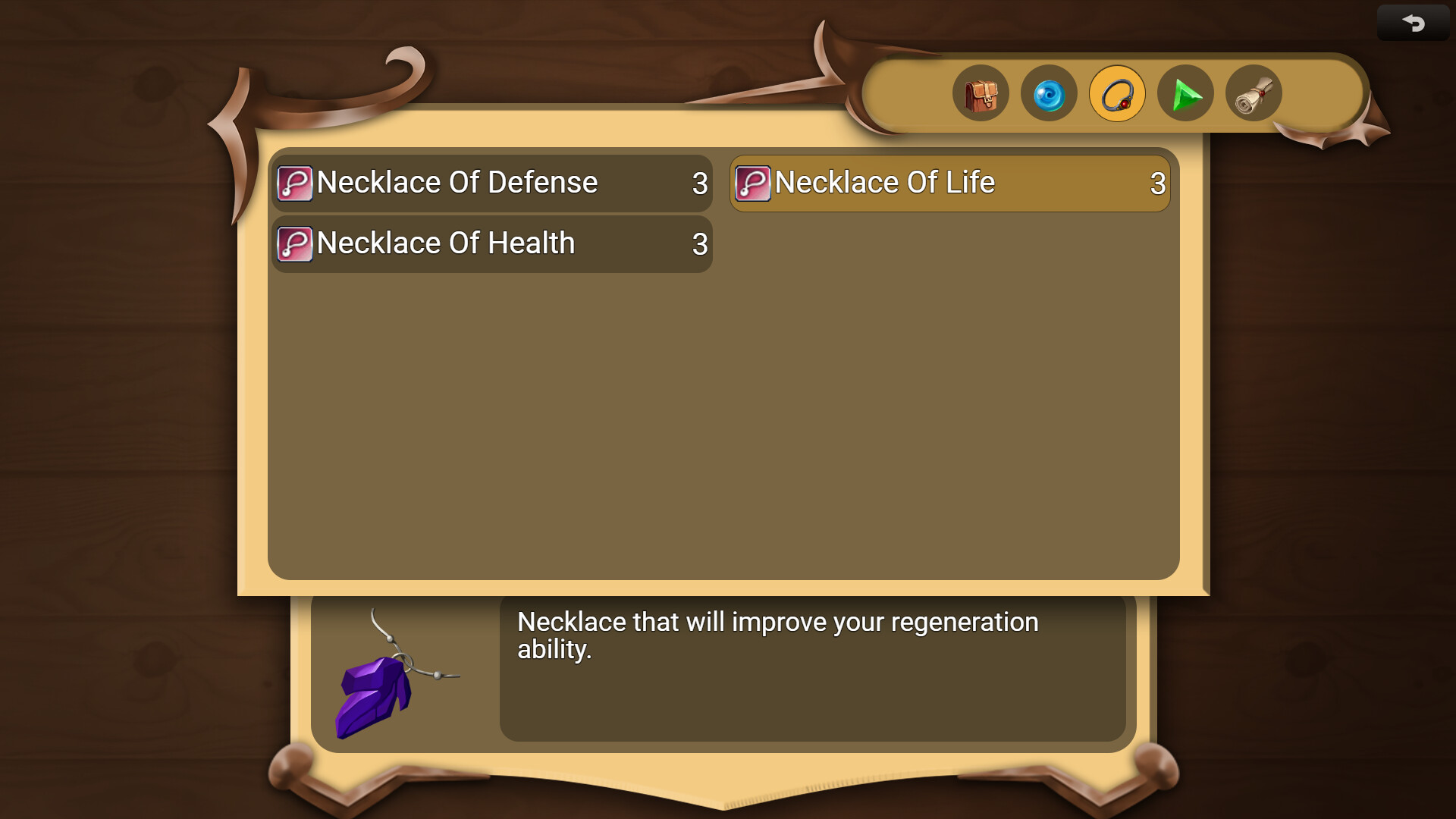Select the Necklace Of Defense entry

491,183
